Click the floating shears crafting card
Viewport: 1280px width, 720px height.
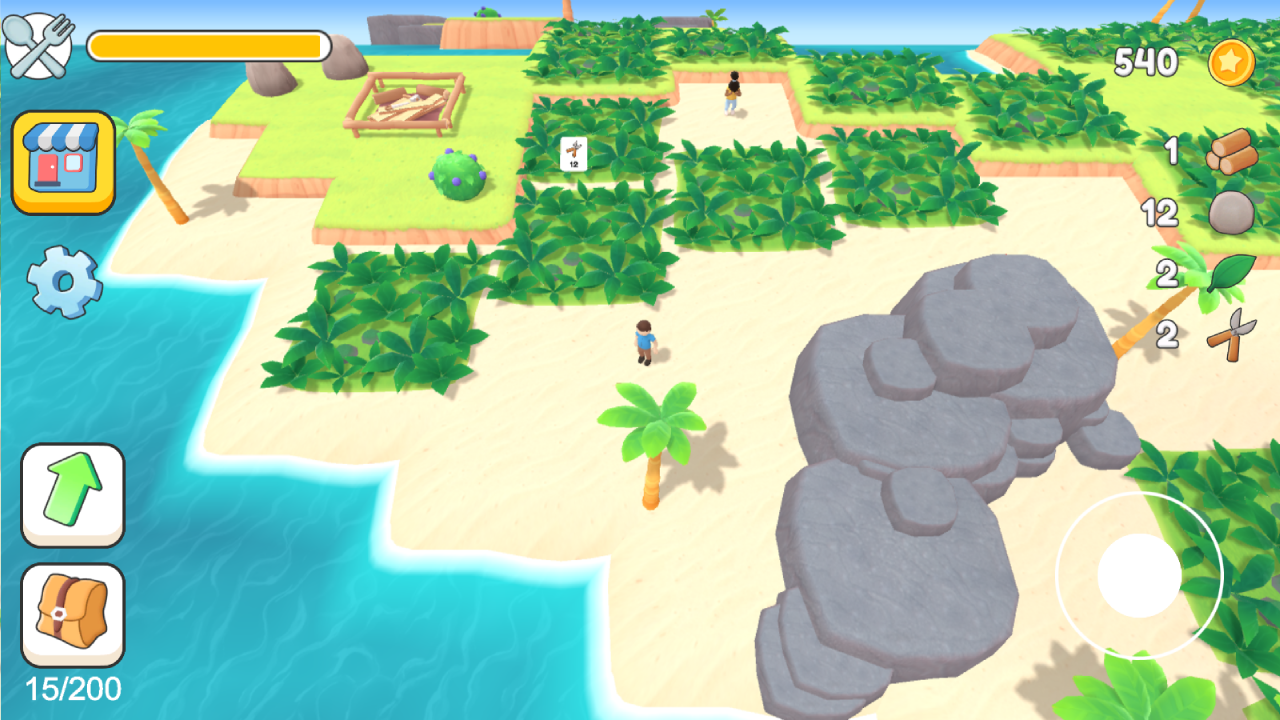(x=571, y=155)
